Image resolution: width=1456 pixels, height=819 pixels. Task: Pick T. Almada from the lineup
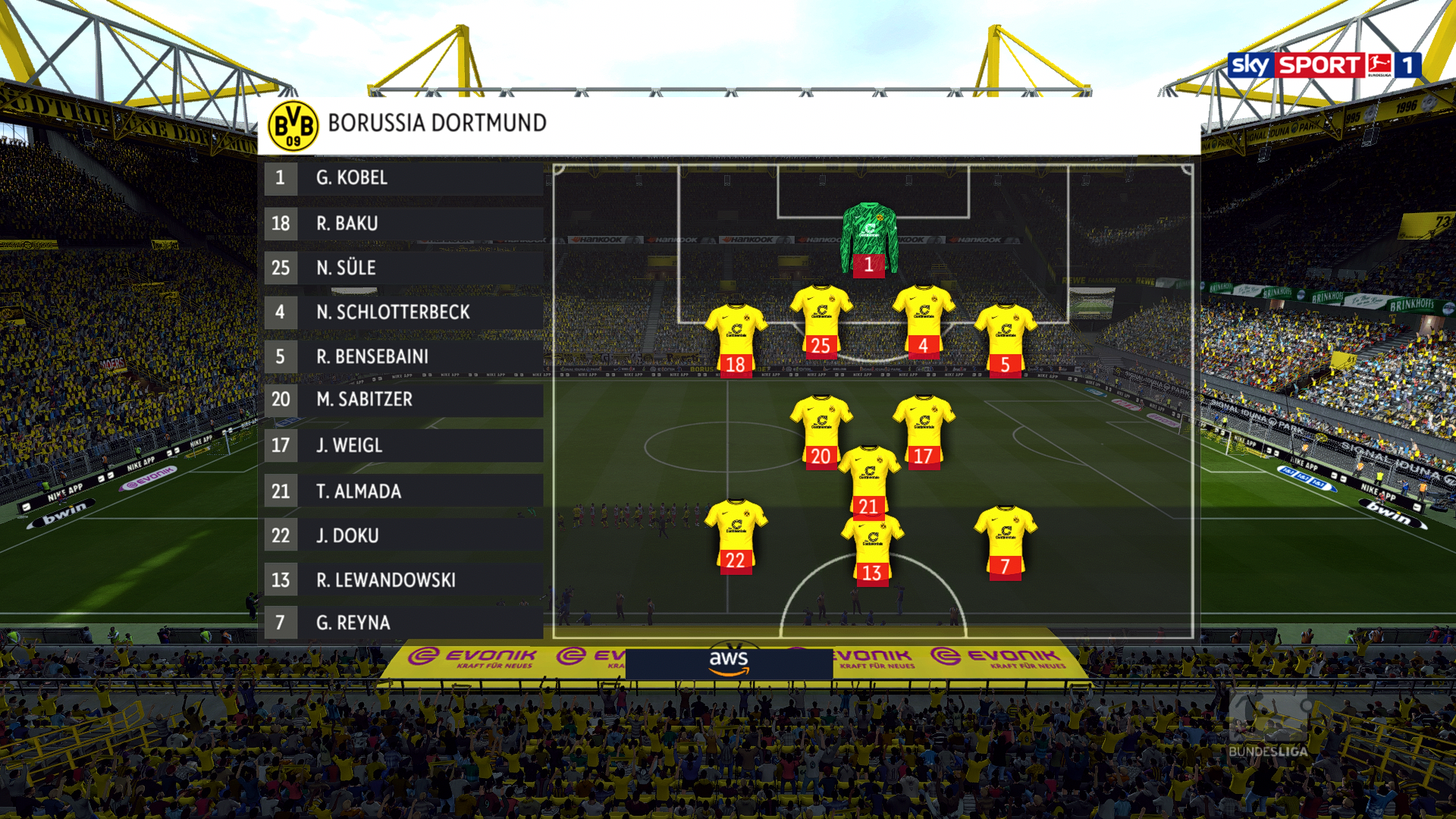403,491
